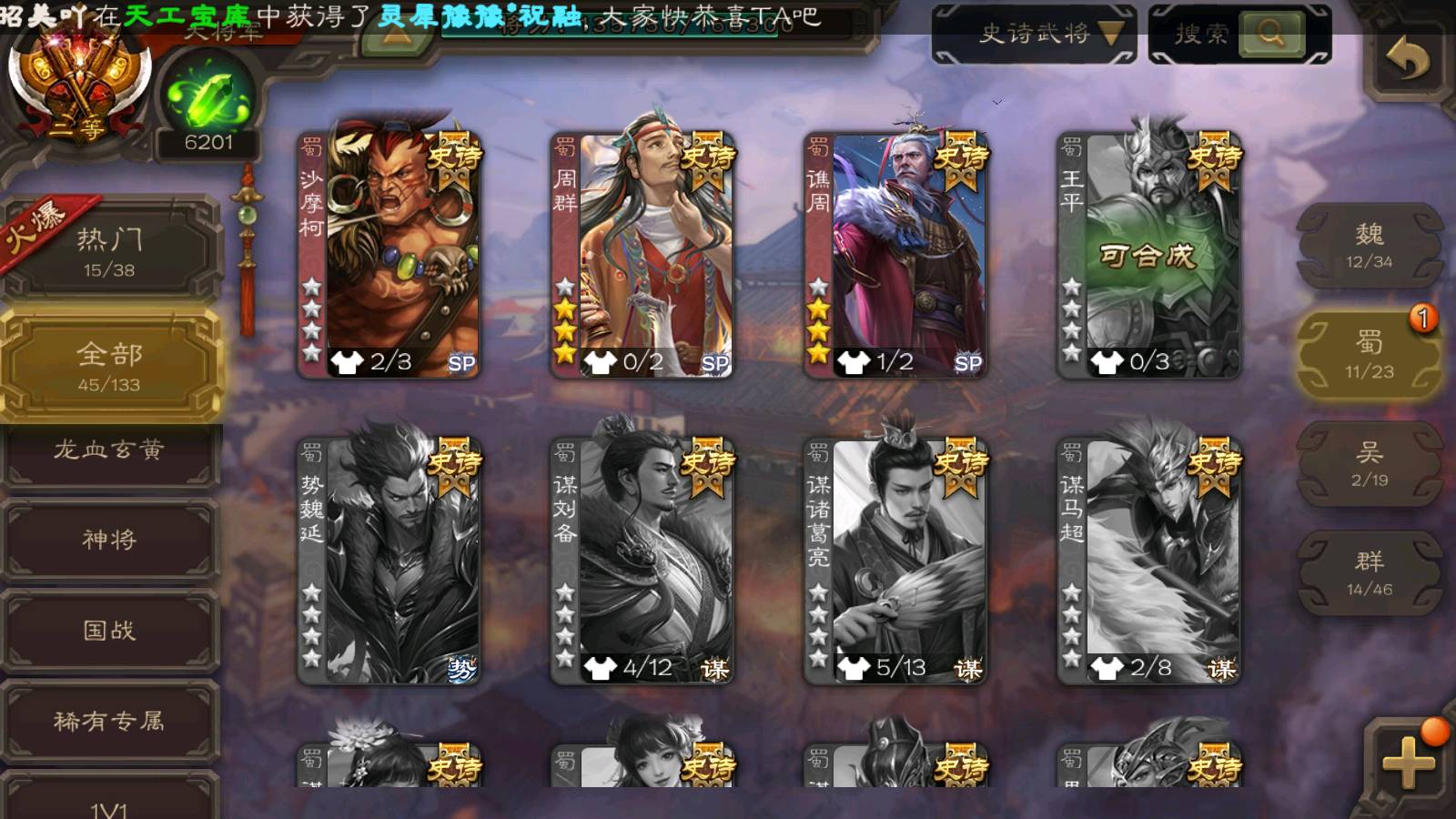The width and height of the screenshot is (1456, 819).
Task: Open the 周群 hero card
Action: [x=642, y=255]
